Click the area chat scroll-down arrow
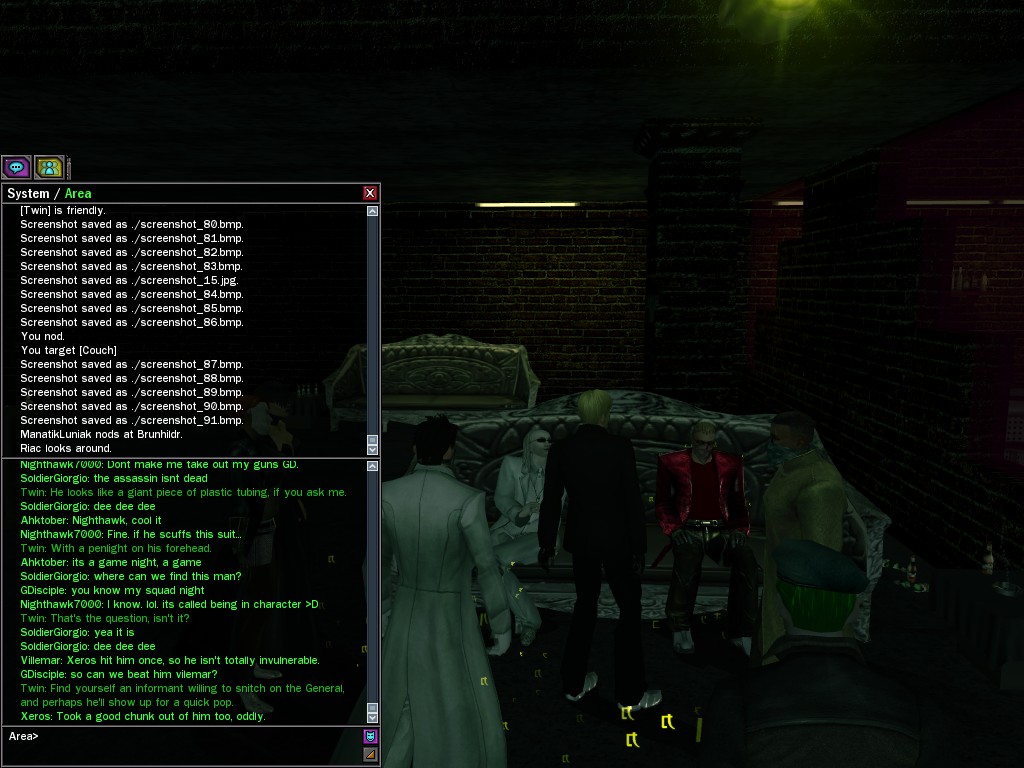1024x768 pixels. point(373,717)
